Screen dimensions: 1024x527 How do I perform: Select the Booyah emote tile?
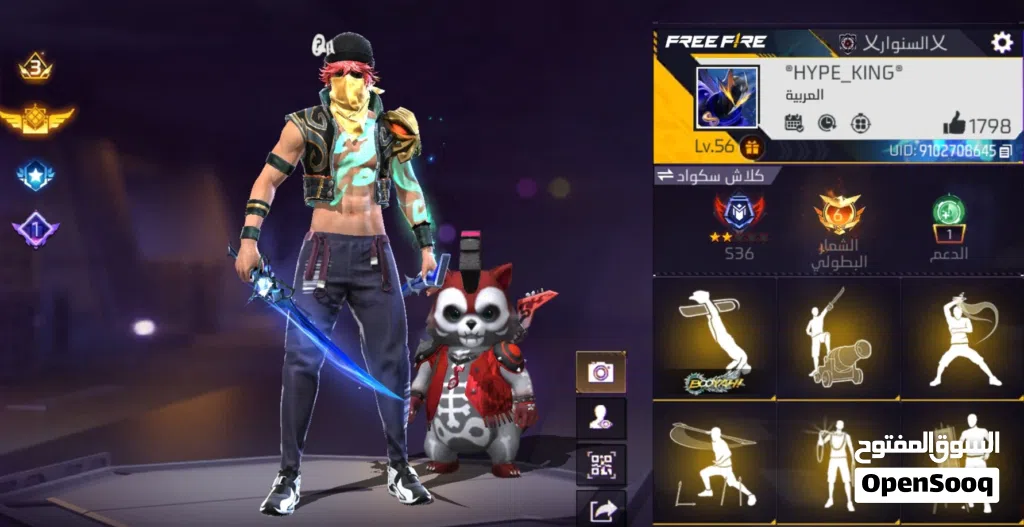tap(714, 338)
